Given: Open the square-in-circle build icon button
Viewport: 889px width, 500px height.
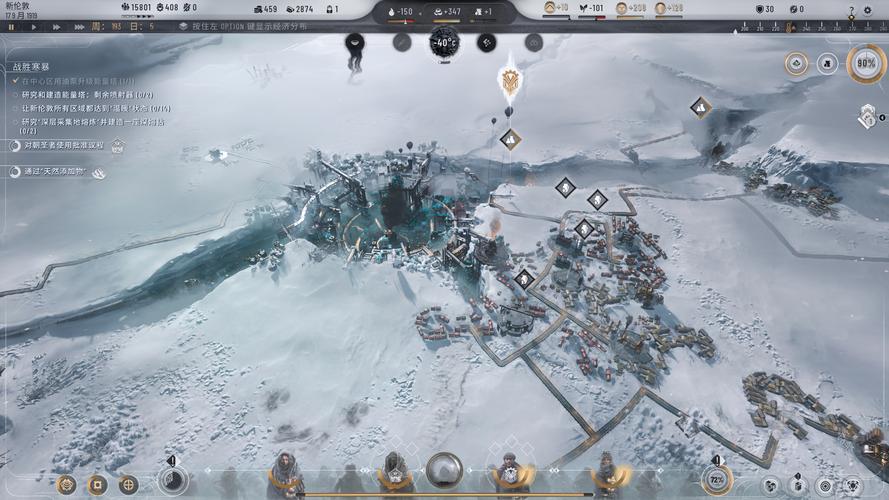Looking at the screenshot, I should click(97, 485).
